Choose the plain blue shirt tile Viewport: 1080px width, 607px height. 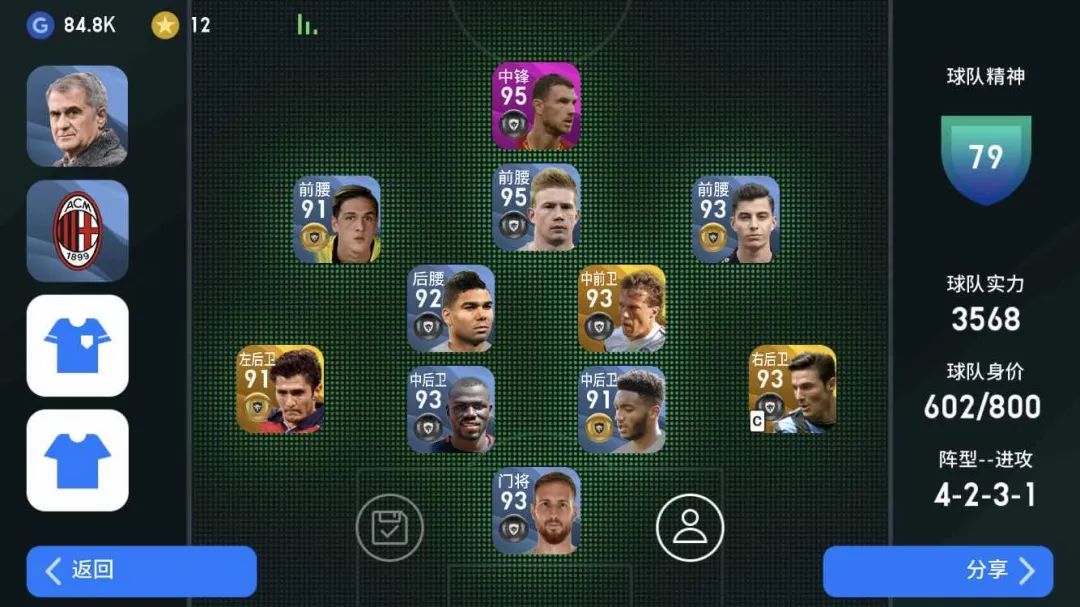pyautogui.click(x=77, y=460)
